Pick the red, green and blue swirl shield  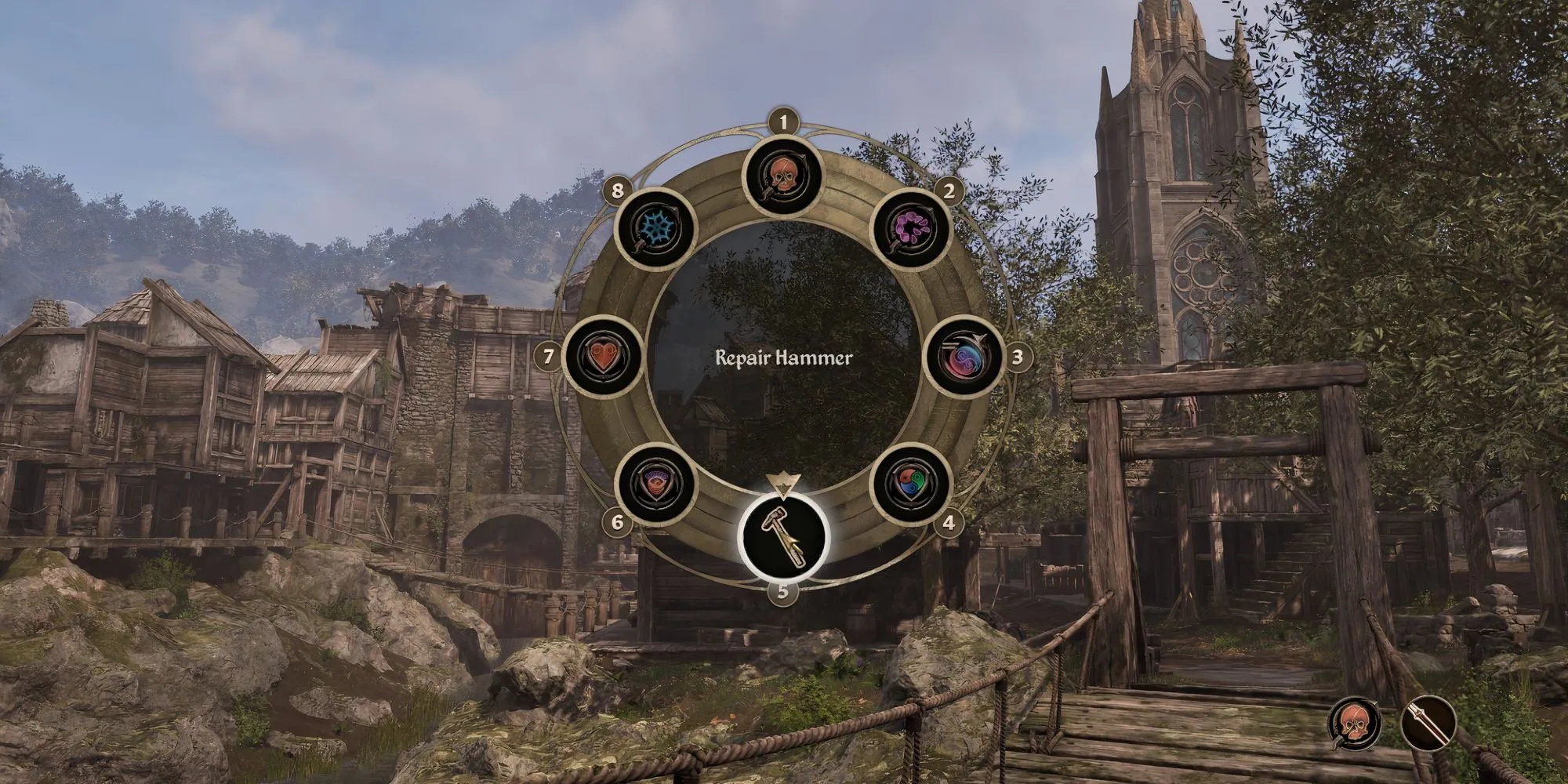pyautogui.click(x=912, y=485)
